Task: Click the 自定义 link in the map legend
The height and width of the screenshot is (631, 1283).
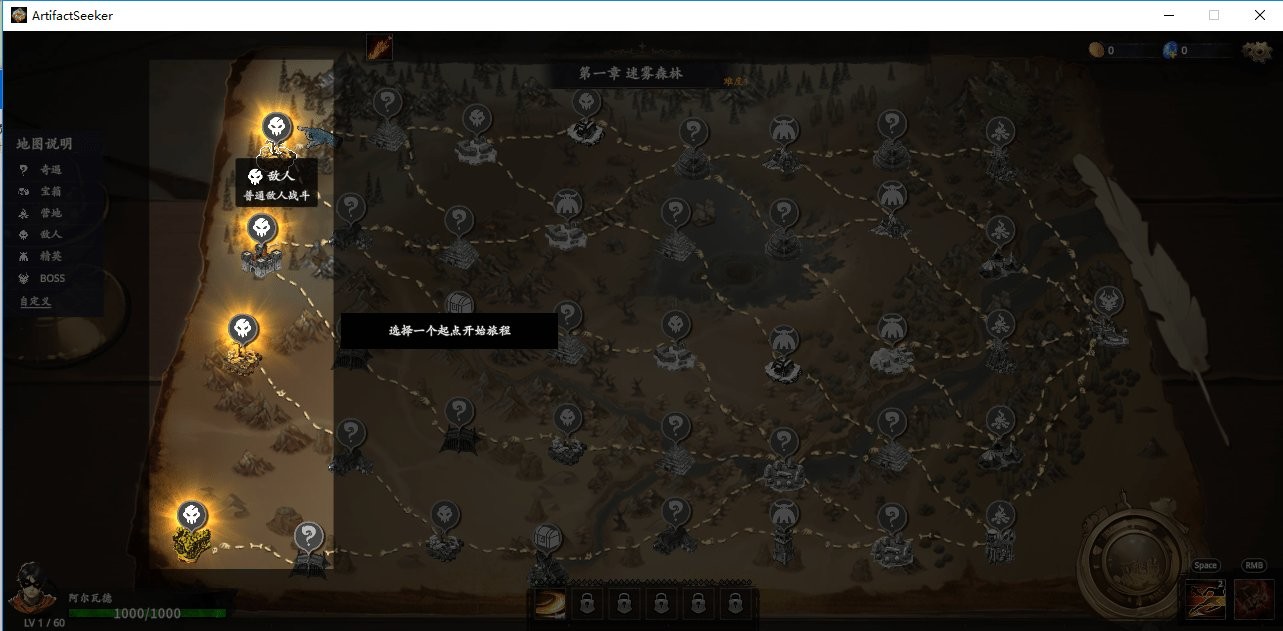Action: click(34, 301)
